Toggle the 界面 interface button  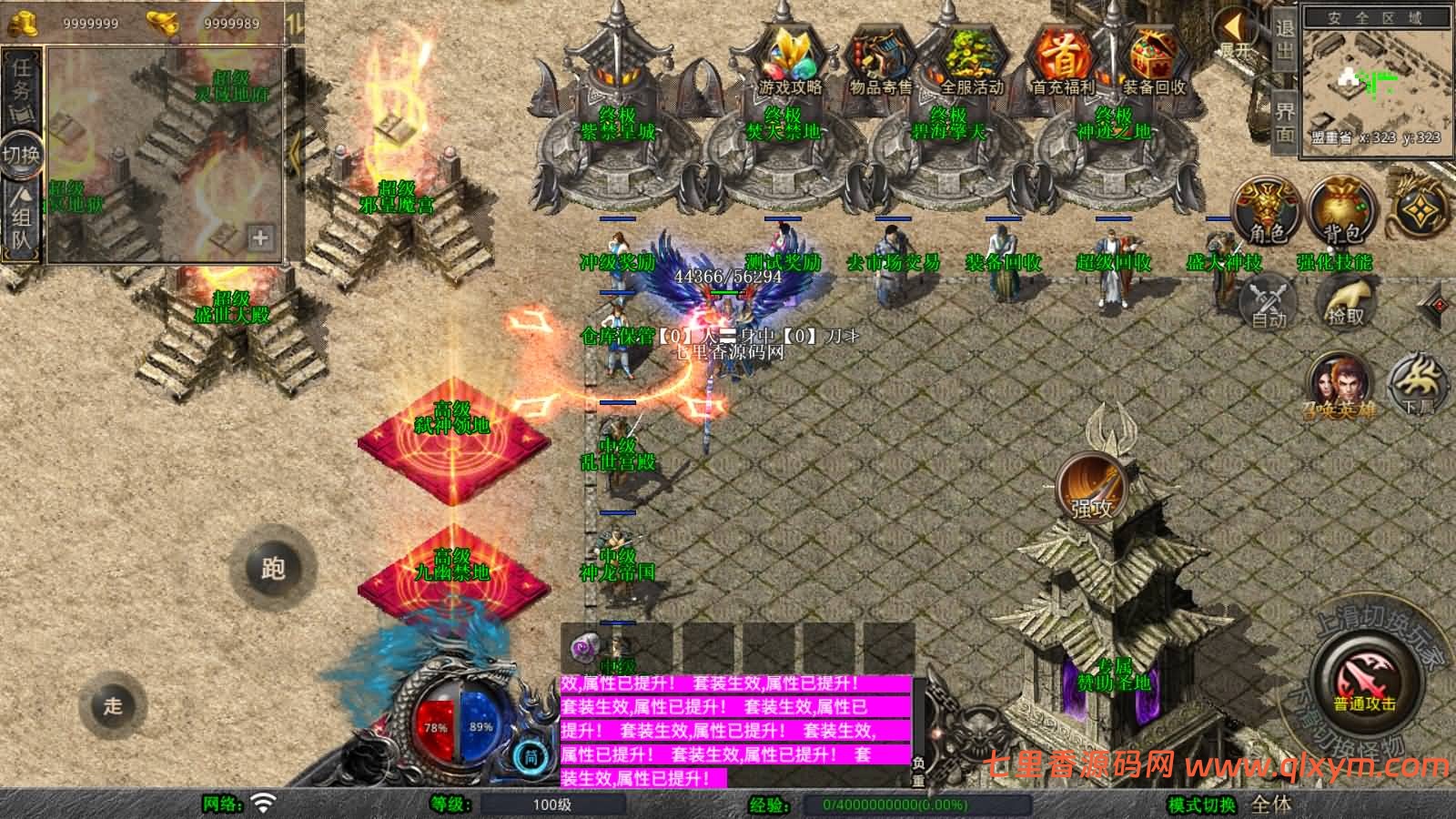[x=1284, y=122]
